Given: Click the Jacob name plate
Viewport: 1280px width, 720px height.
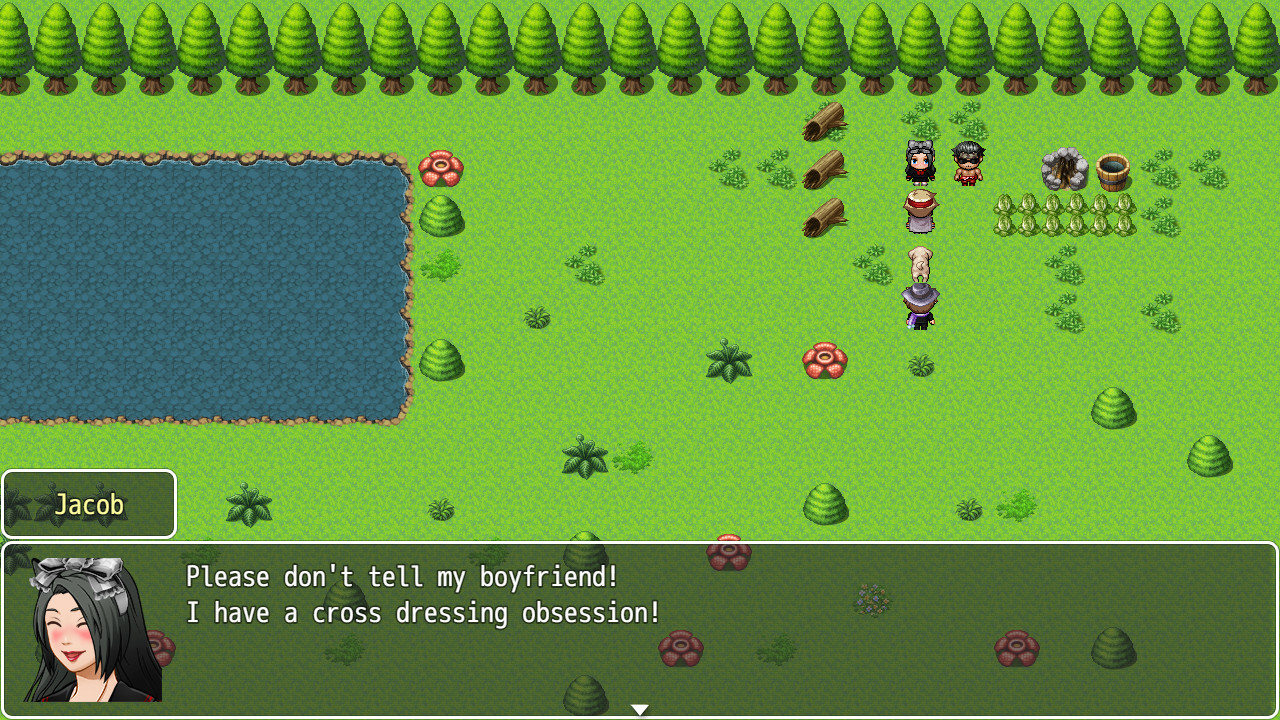Looking at the screenshot, I should (88, 504).
